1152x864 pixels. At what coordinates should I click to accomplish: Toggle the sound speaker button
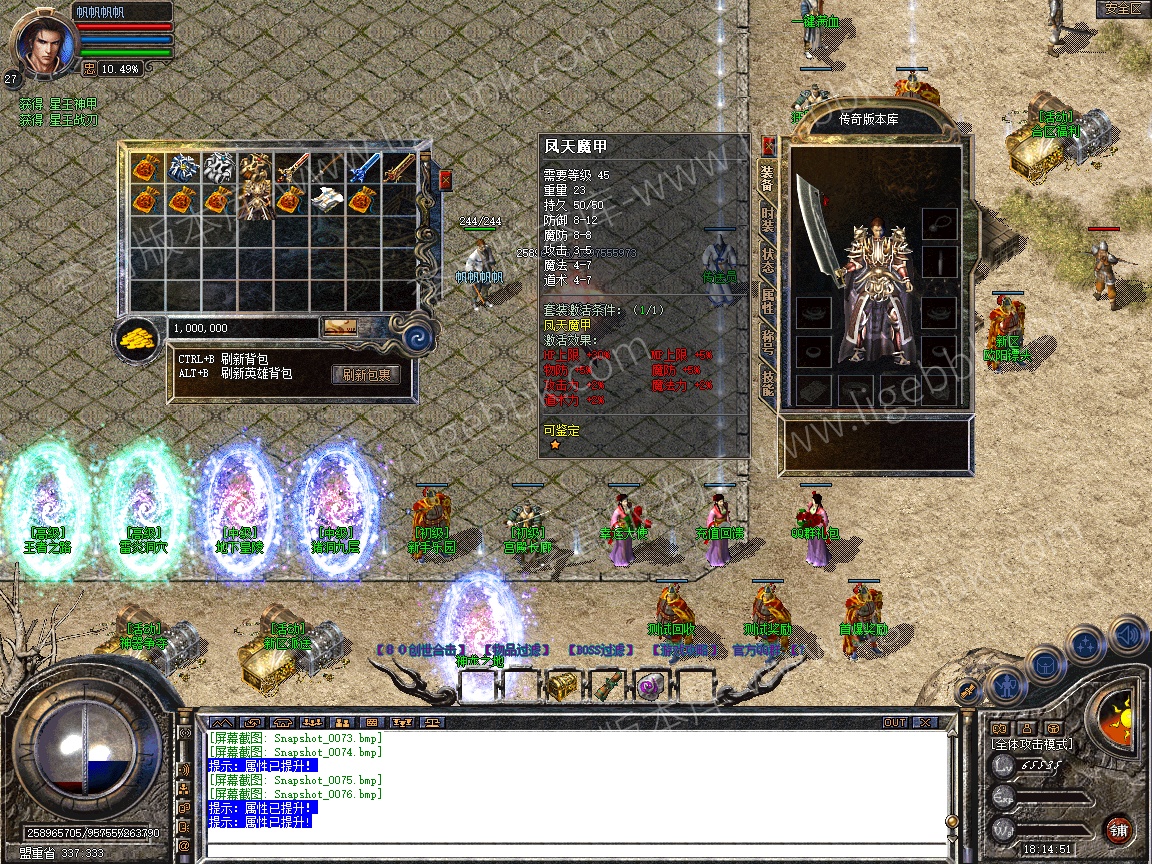pos(1126,634)
